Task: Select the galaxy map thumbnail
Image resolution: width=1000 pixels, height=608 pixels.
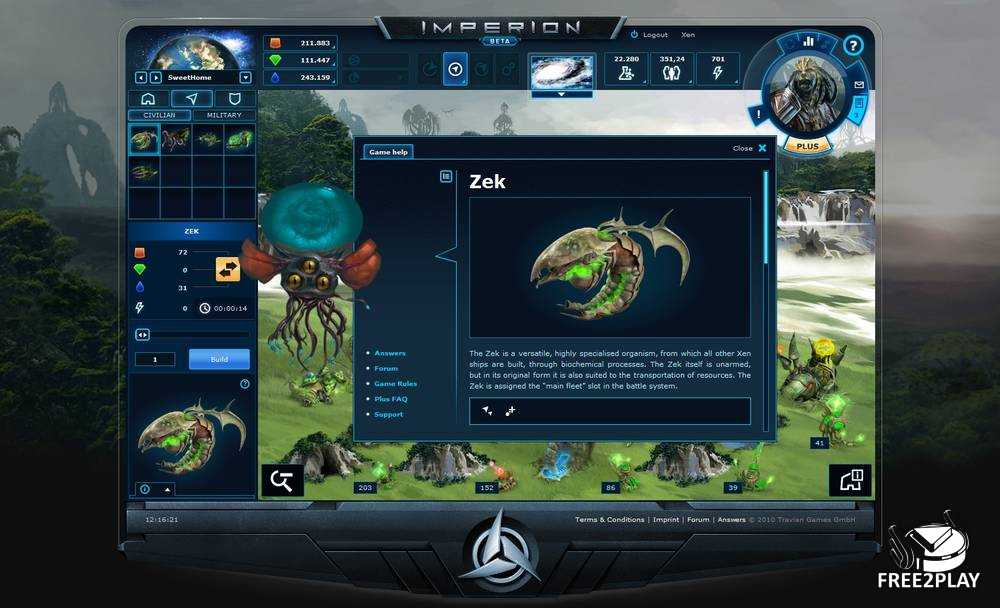Action: click(561, 70)
